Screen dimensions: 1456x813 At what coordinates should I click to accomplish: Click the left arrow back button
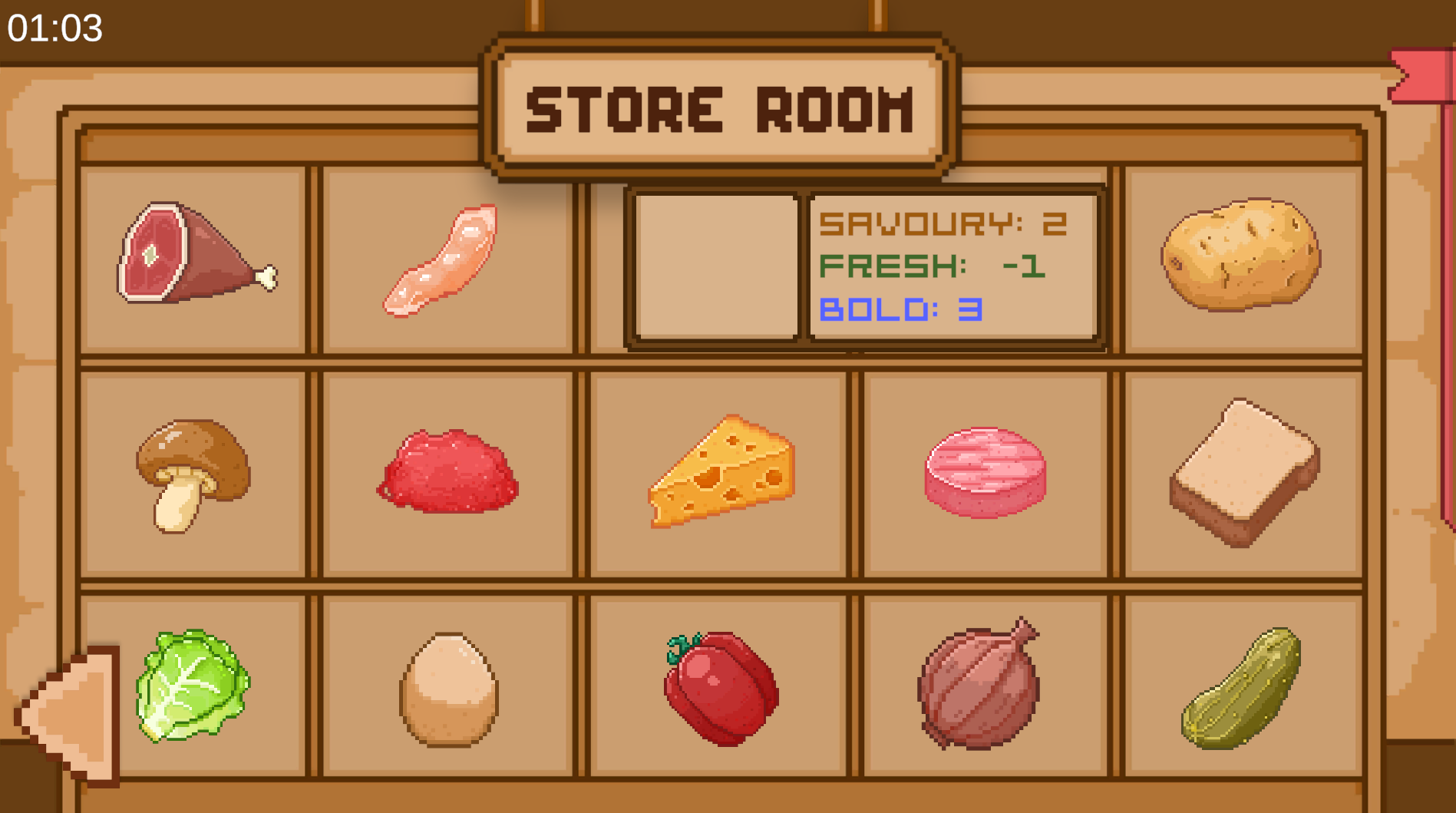[71, 716]
